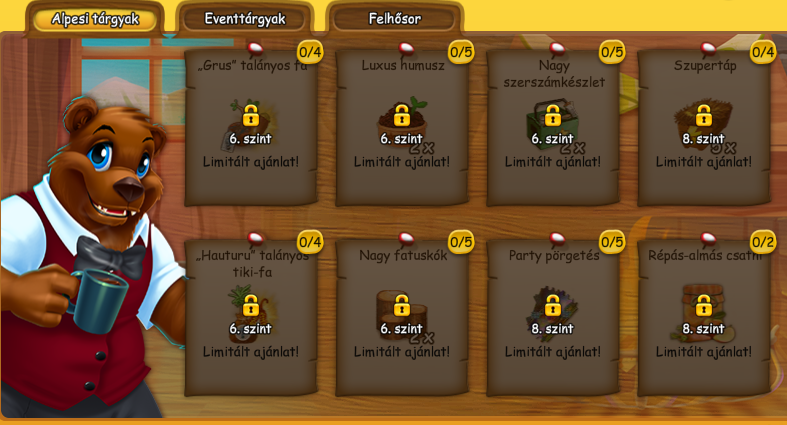Open the Nagy szerszámkészlet offer card
The image size is (787, 425).
click(553, 127)
